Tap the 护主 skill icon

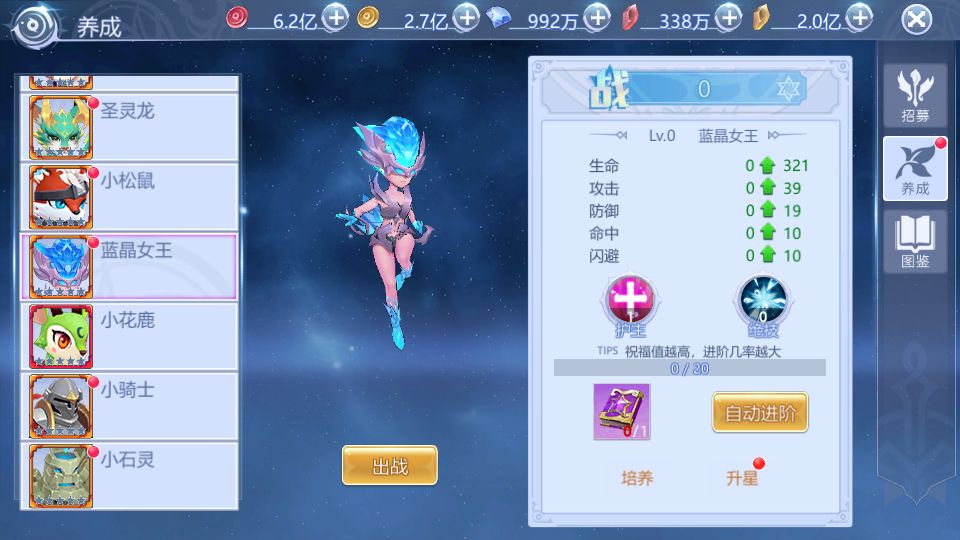(631, 303)
